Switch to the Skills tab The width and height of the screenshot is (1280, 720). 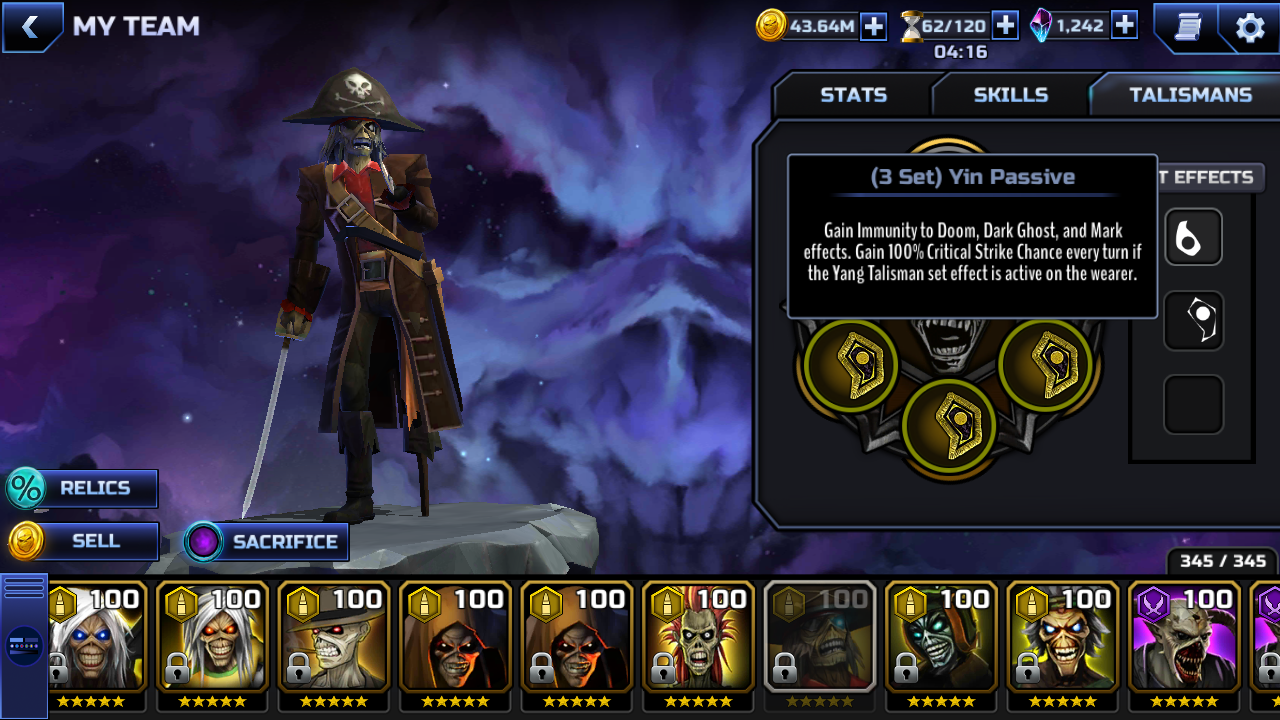pos(1010,95)
